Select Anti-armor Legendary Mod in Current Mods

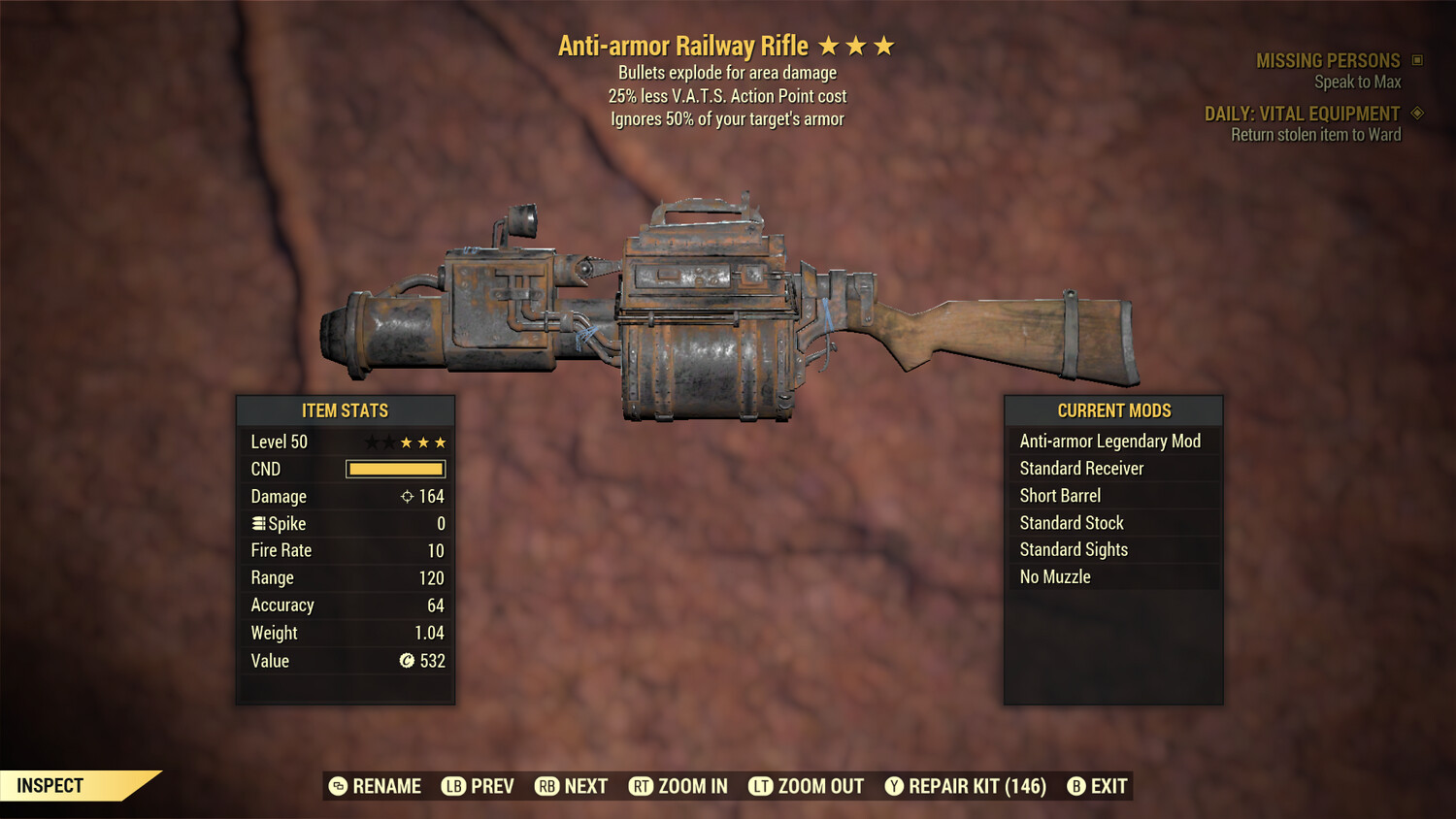tap(1109, 441)
